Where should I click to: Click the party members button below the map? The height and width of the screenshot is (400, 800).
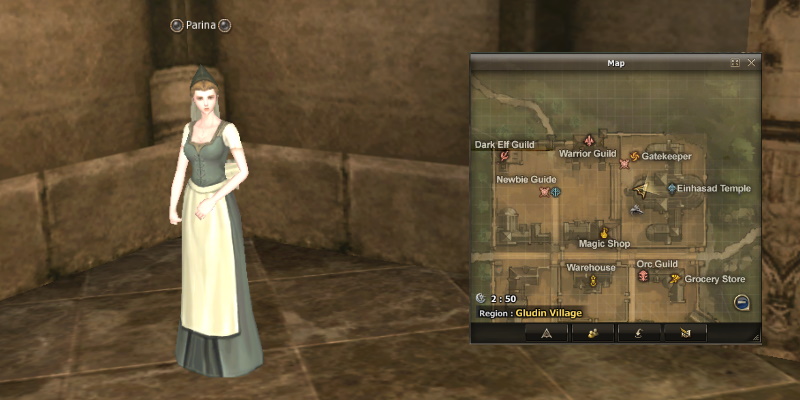[592, 333]
